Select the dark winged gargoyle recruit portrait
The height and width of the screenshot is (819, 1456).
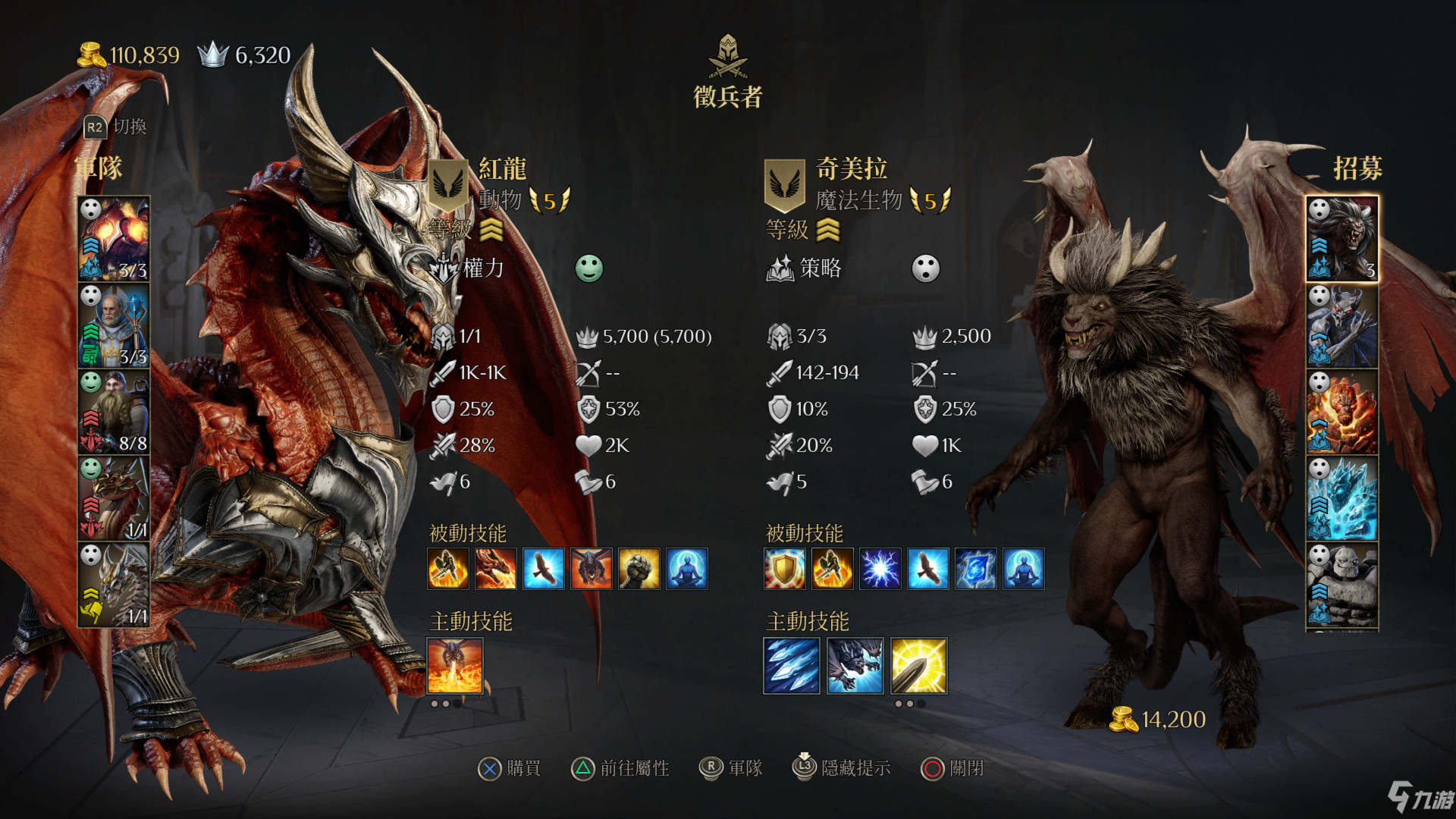1341,325
